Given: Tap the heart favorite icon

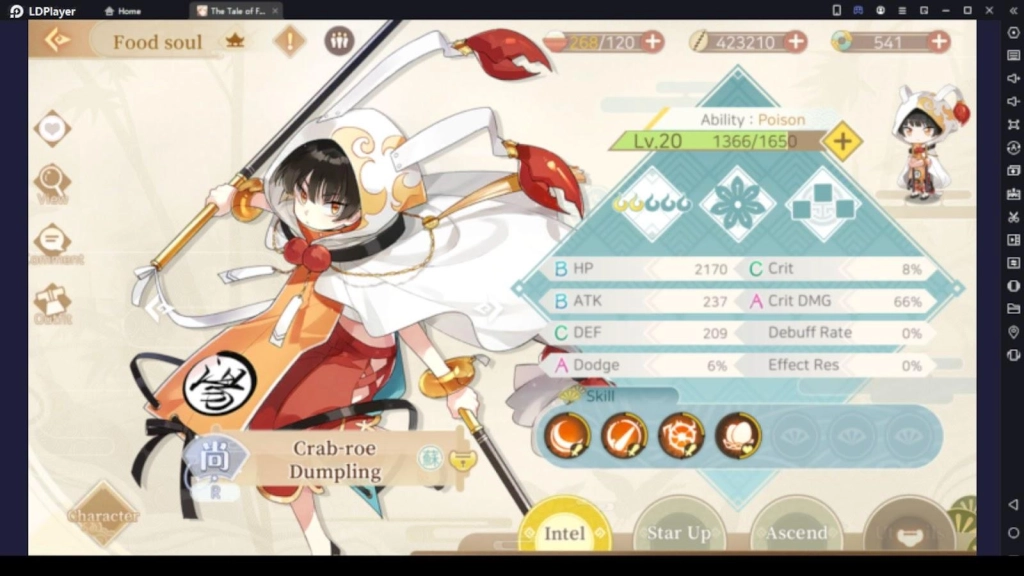Looking at the screenshot, I should [x=51, y=128].
